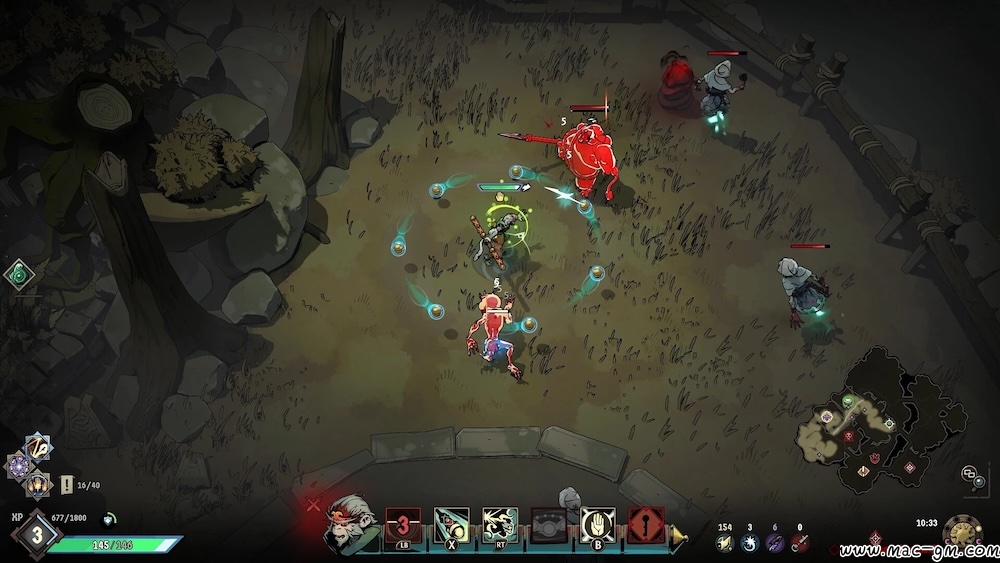Select the yellow lightning currency icon
Viewport: 1000px width, 563px height.
(x=726, y=541)
